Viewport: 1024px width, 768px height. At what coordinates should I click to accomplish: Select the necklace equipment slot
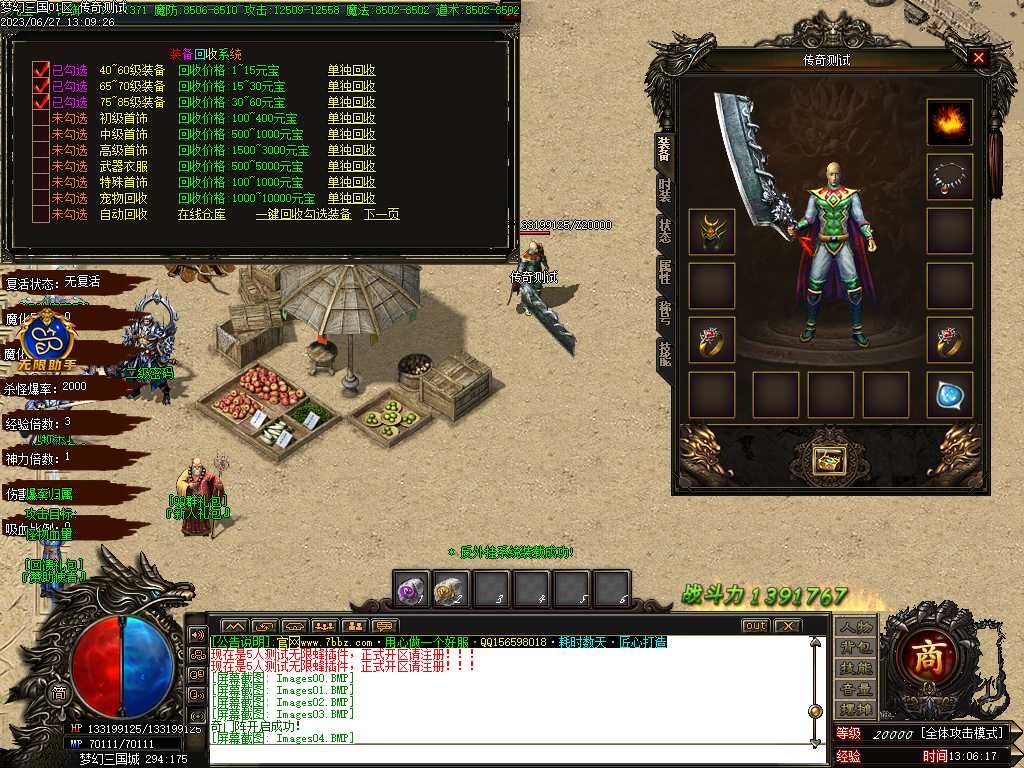coord(949,177)
